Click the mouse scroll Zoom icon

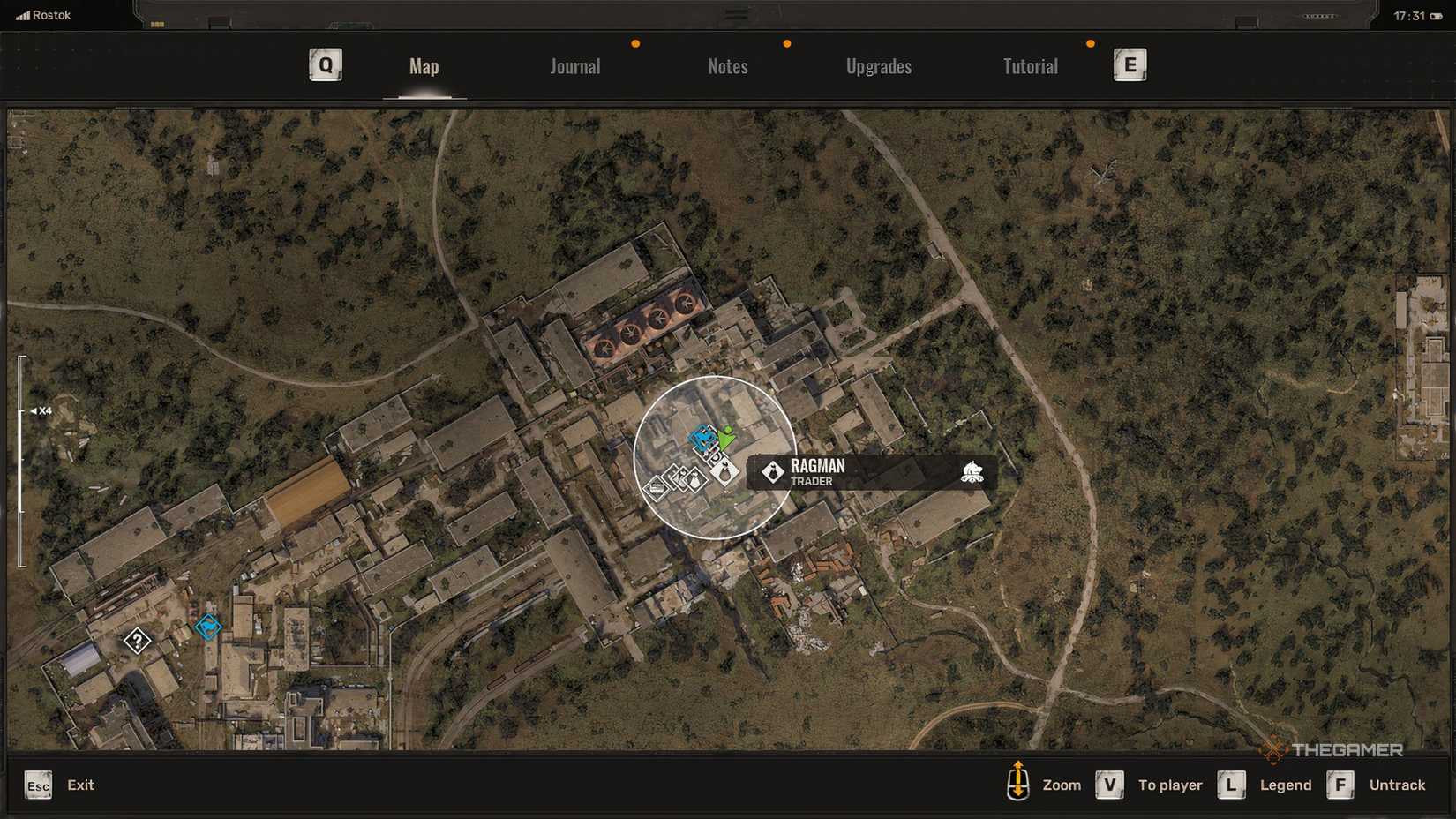(1020, 785)
